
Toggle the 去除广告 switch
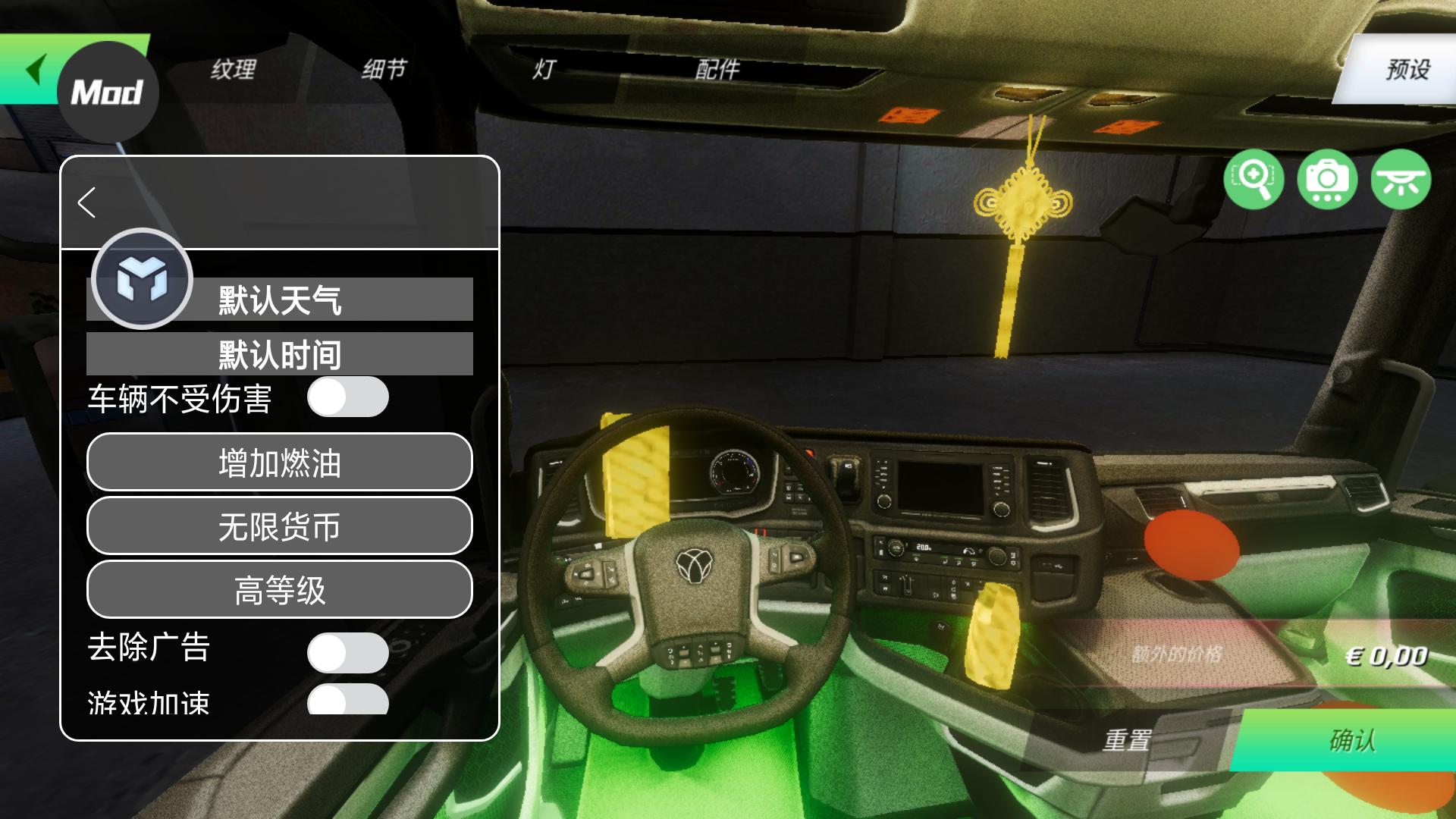tap(347, 652)
